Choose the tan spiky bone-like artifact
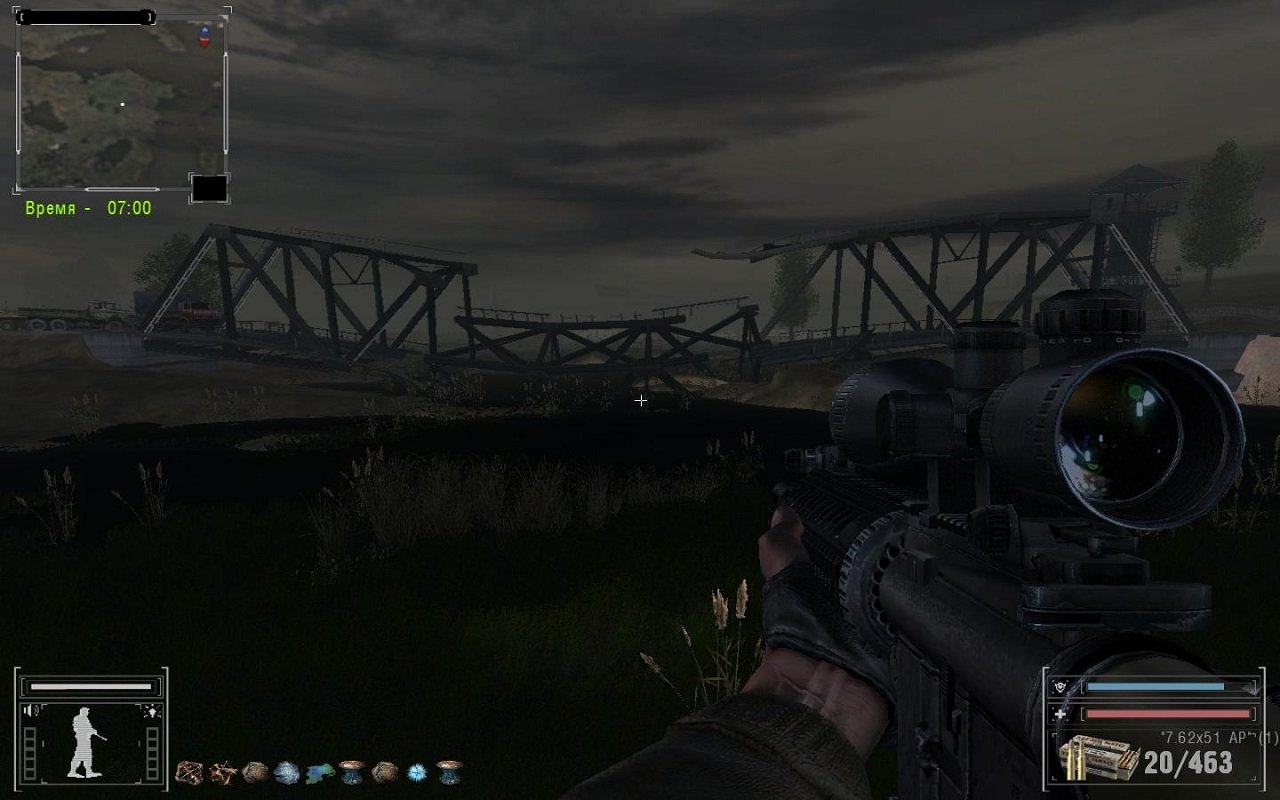This screenshot has width=1280, height=800. click(223, 772)
